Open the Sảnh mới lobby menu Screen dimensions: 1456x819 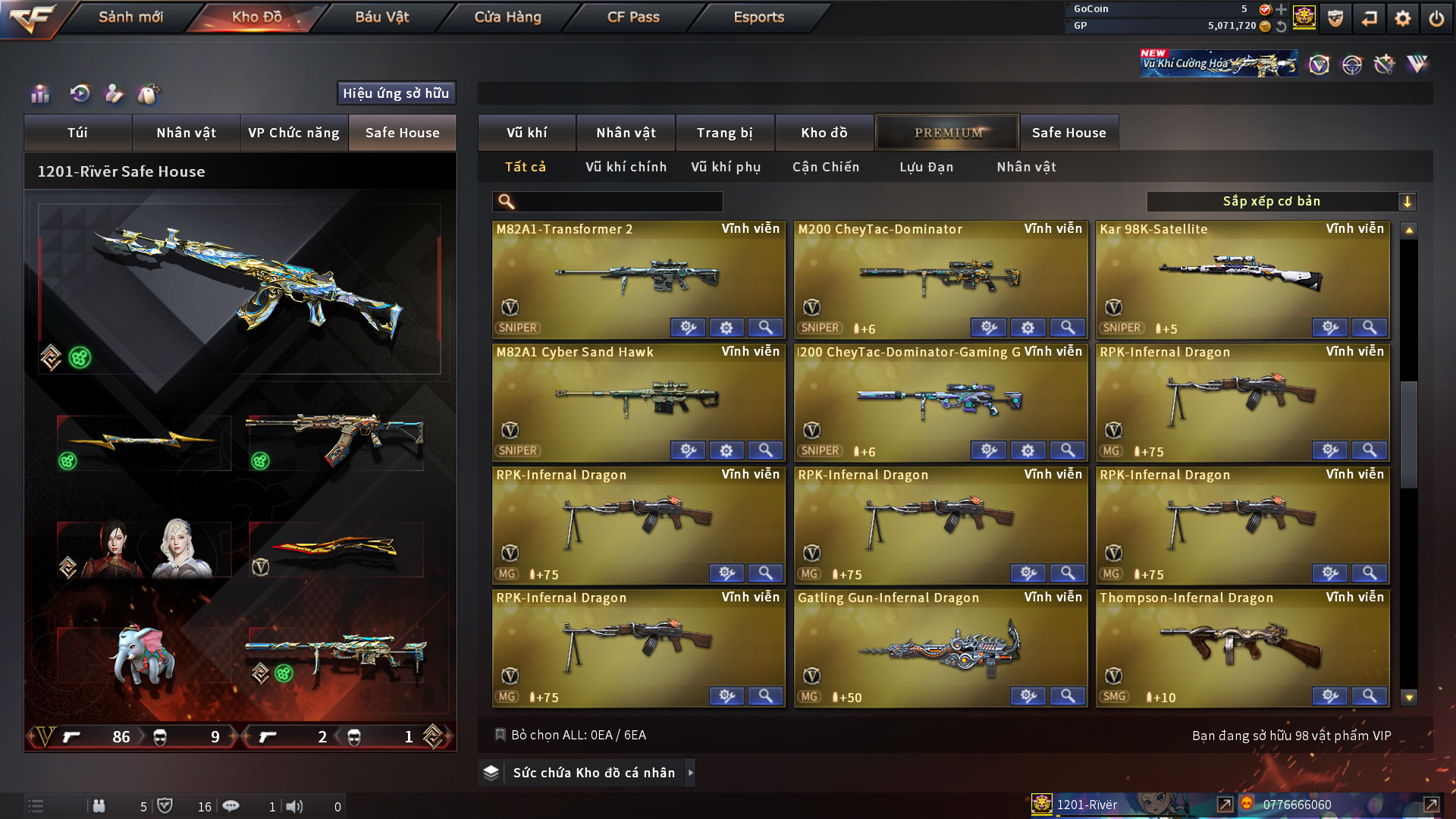point(130,17)
